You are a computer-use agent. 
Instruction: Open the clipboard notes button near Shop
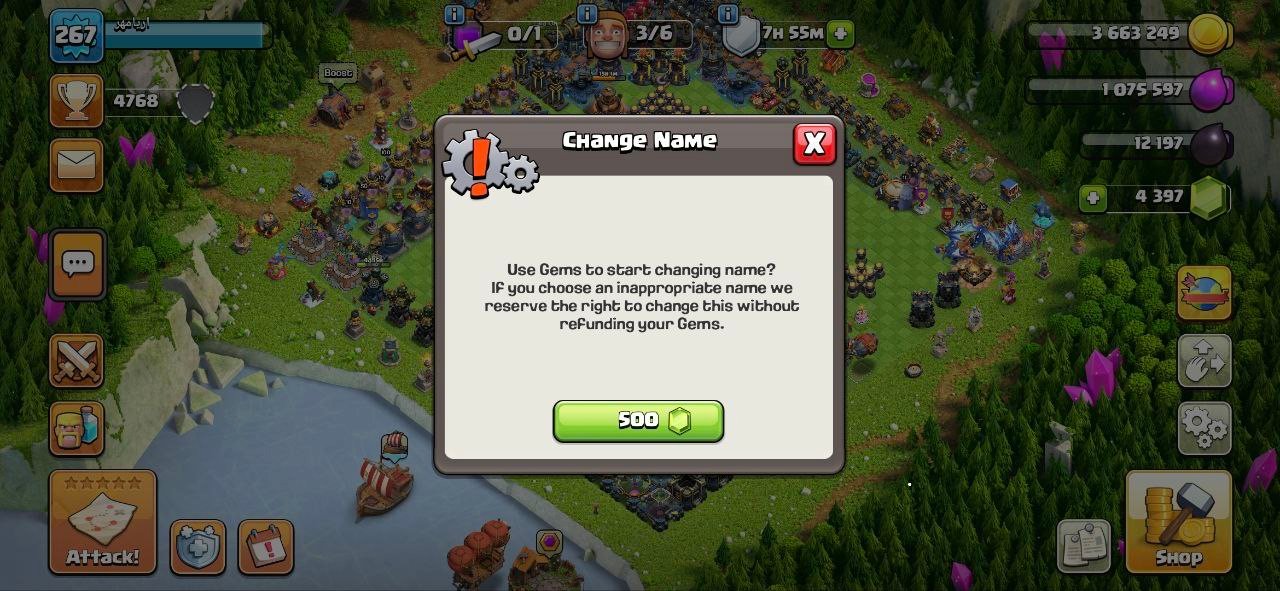(1083, 545)
